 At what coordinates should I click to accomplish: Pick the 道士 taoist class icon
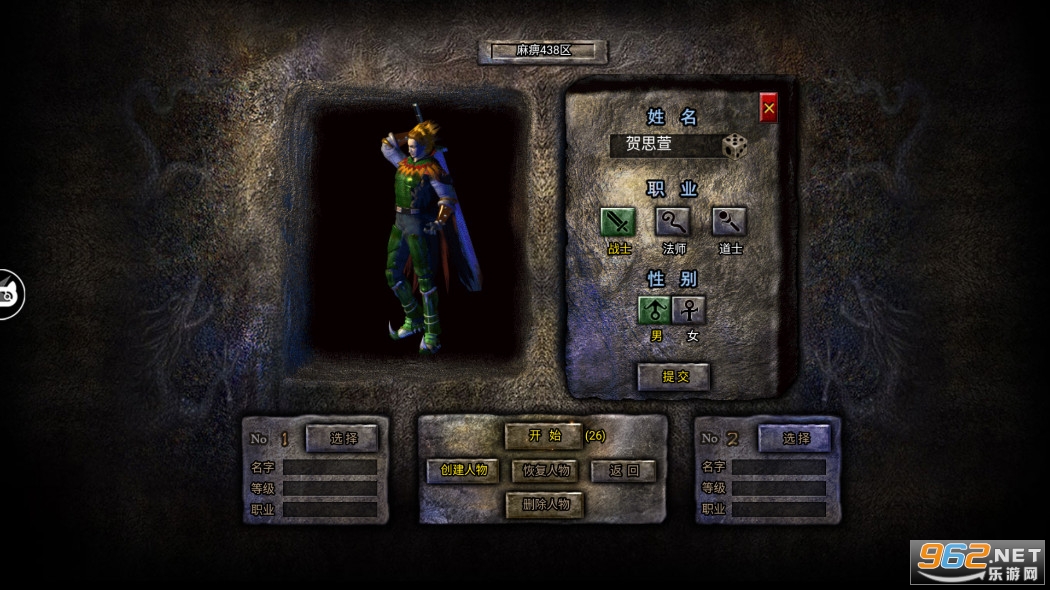pos(729,221)
